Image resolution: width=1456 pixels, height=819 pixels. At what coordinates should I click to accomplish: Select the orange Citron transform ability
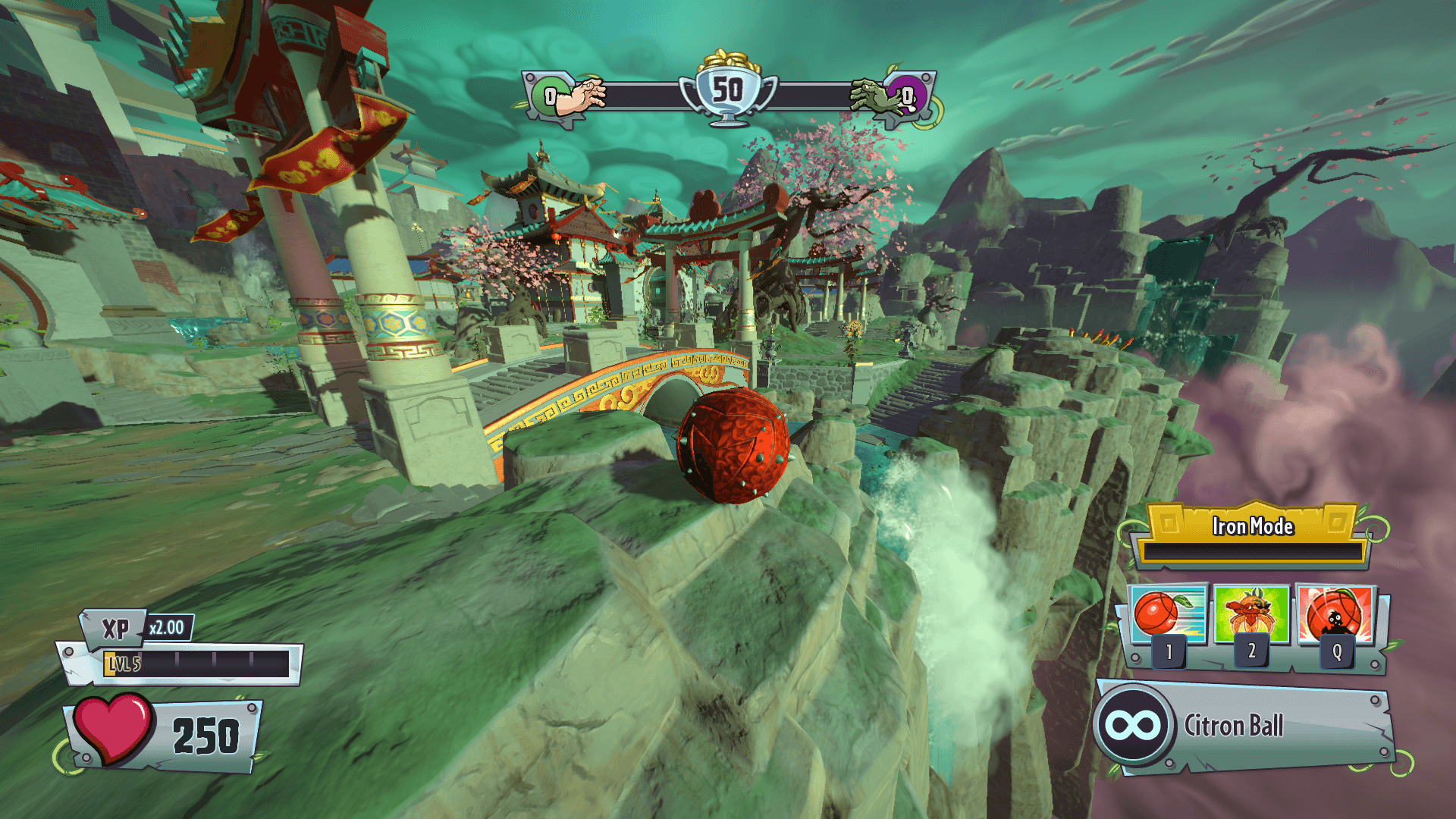(x=1251, y=614)
